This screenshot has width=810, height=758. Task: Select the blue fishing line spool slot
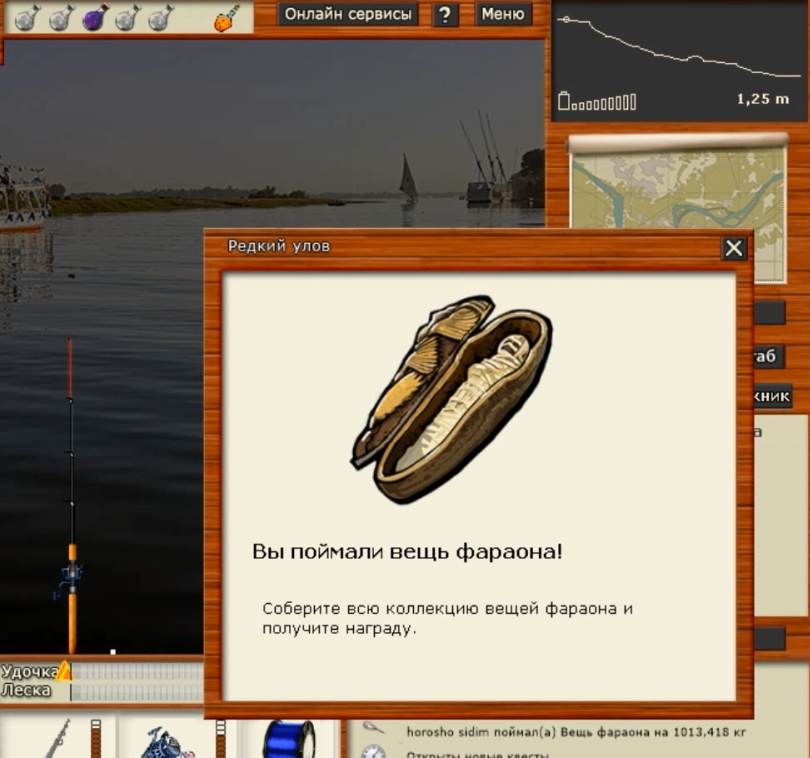click(x=289, y=740)
